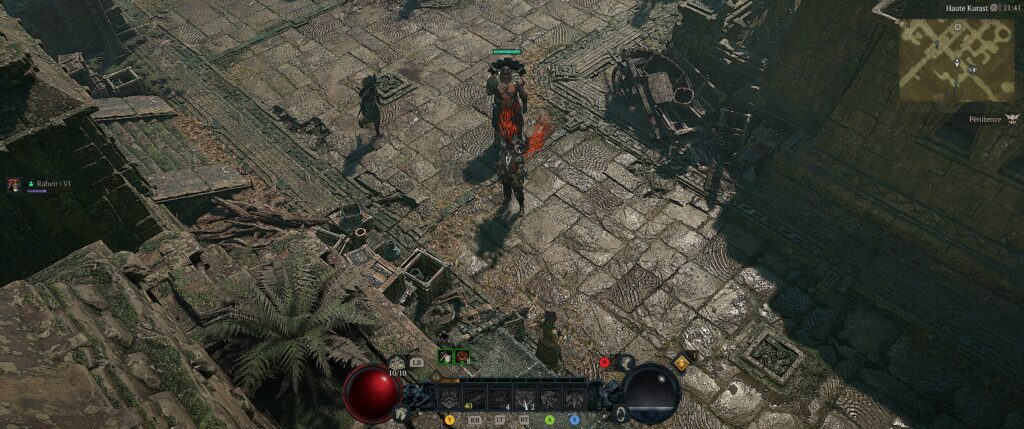Click the green-bordered sword buff icon
Screen dimensions: 1024x429
[444, 355]
